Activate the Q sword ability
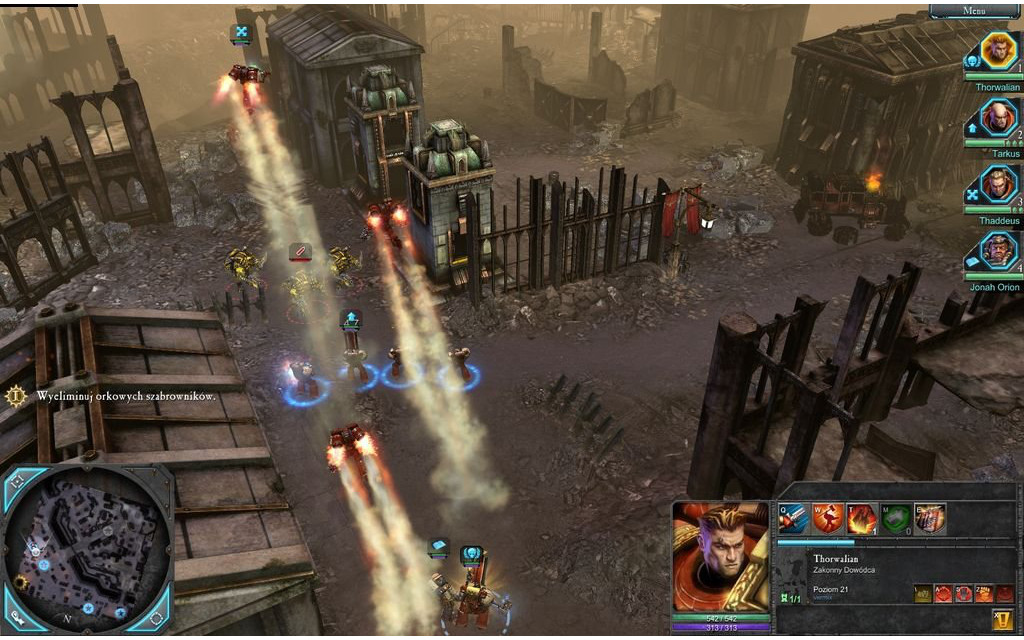 point(793,519)
